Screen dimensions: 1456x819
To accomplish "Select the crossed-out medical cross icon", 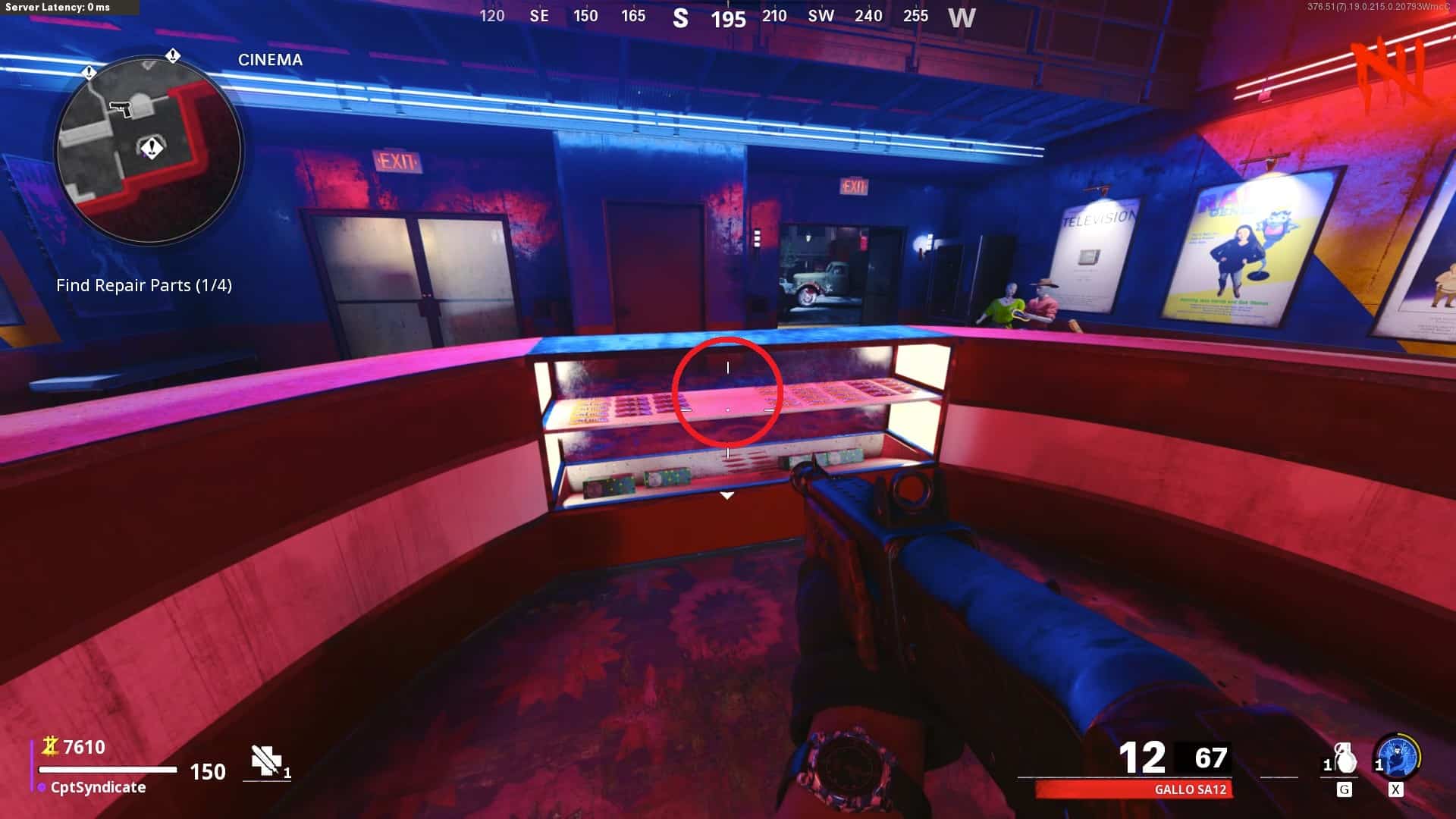I will tap(266, 761).
